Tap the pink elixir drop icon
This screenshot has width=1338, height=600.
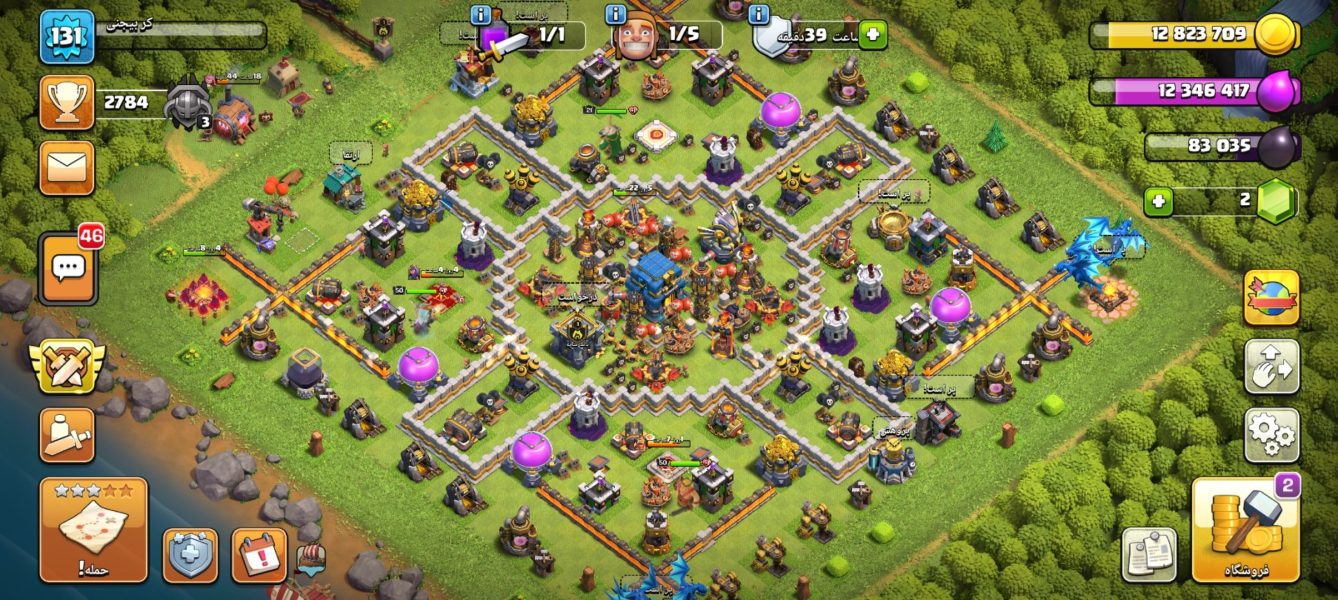click(x=1275, y=92)
